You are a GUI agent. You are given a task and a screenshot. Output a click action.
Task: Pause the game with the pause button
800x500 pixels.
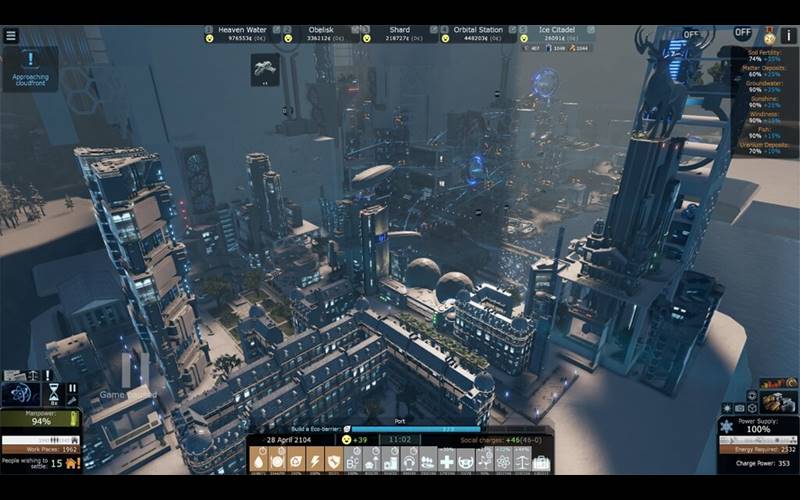coord(72,388)
